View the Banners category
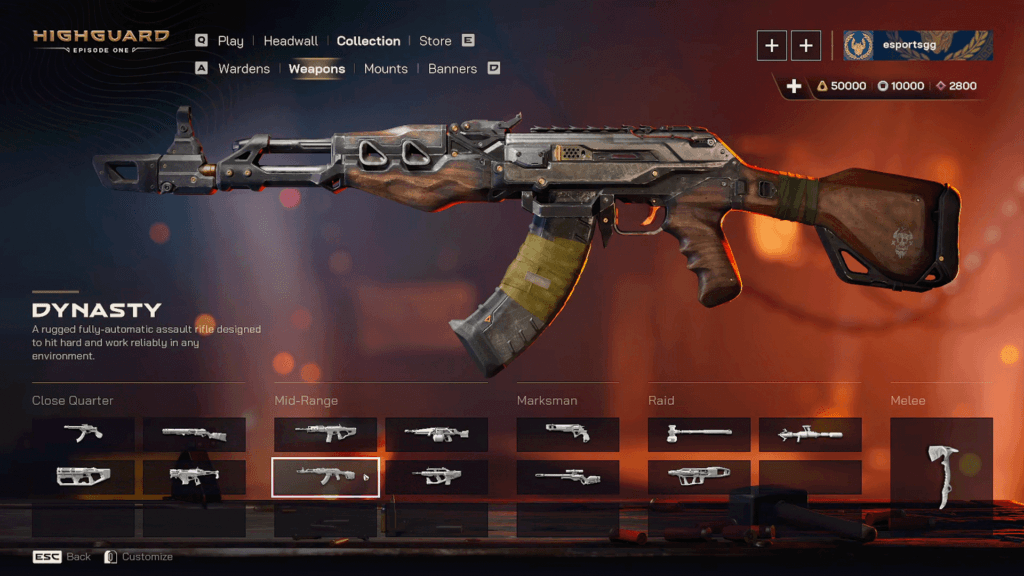The height and width of the screenshot is (576, 1024). point(452,69)
